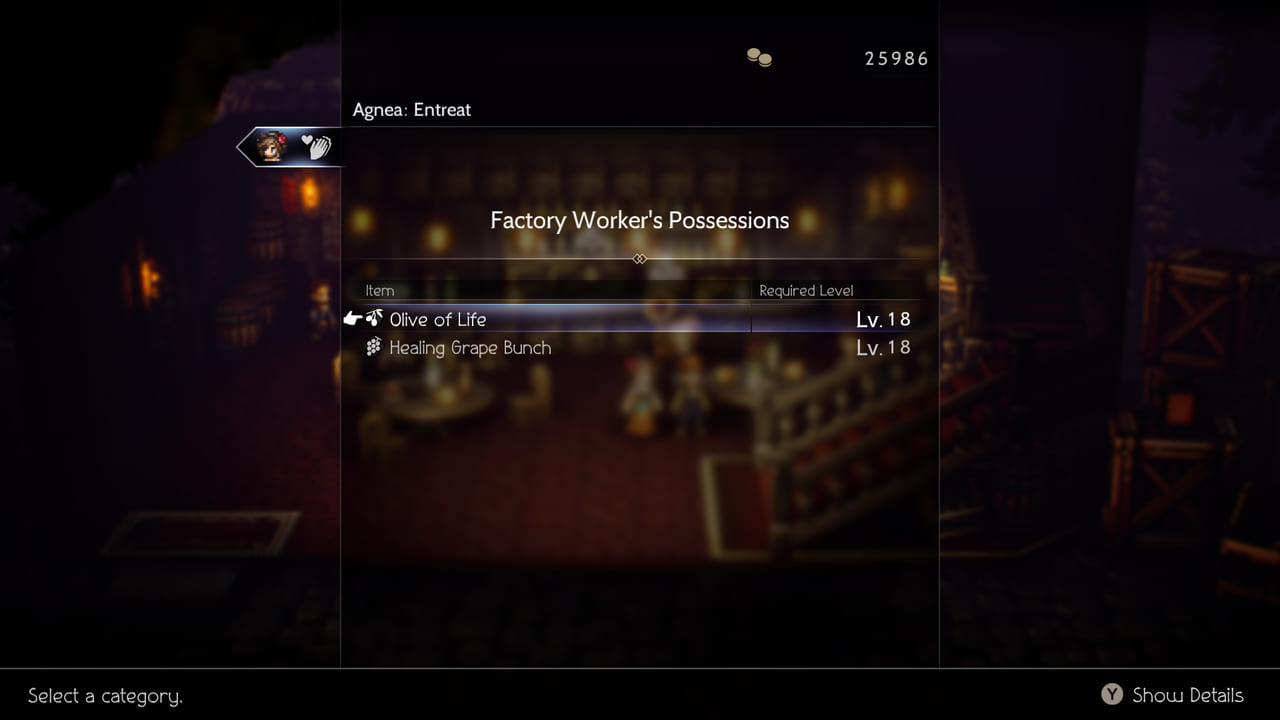The width and height of the screenshot is (1280, 720).
Task: Click the Item column header
Action: tap(379, 290)
